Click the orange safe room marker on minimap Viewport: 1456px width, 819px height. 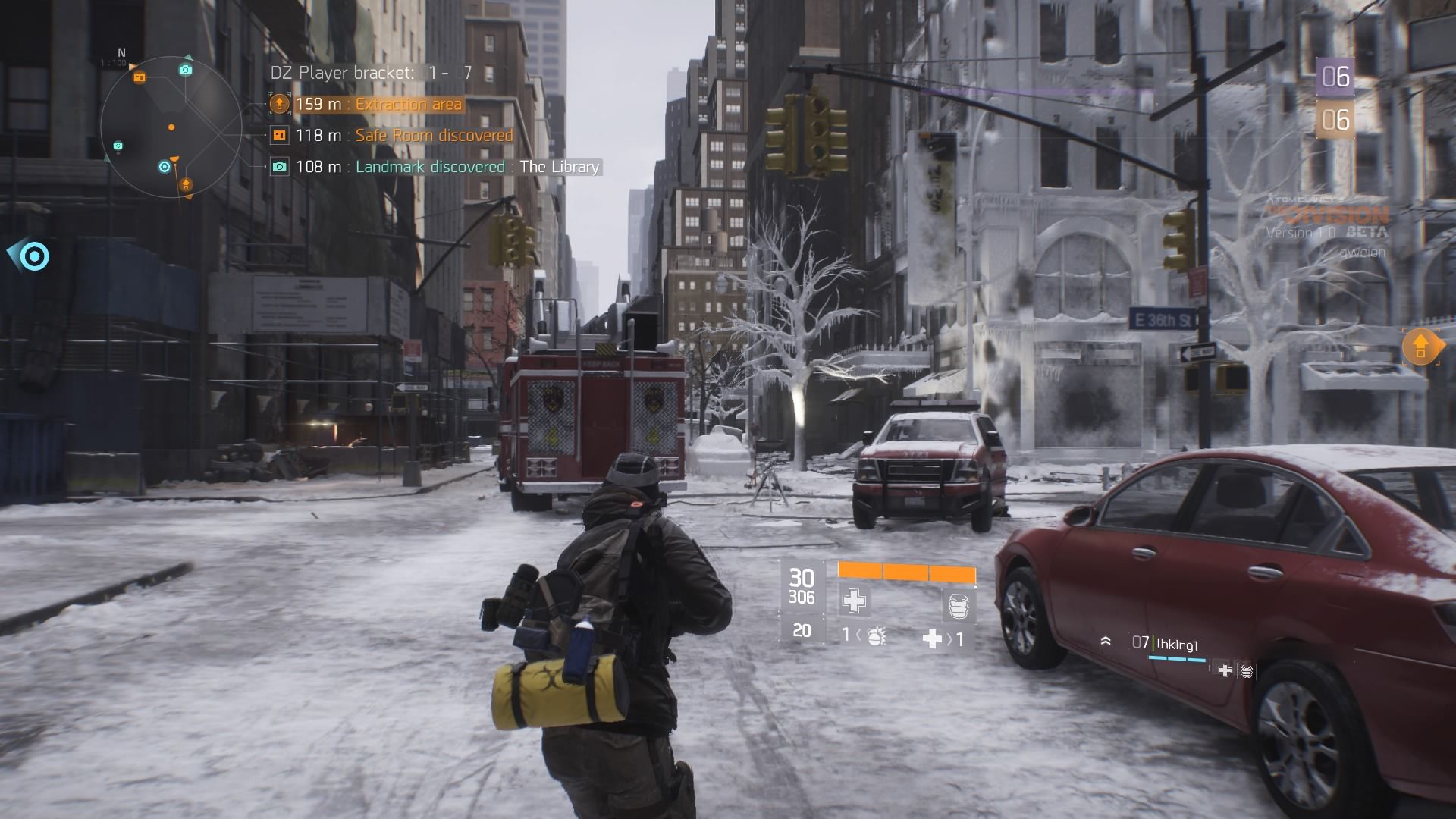[140, 77]
